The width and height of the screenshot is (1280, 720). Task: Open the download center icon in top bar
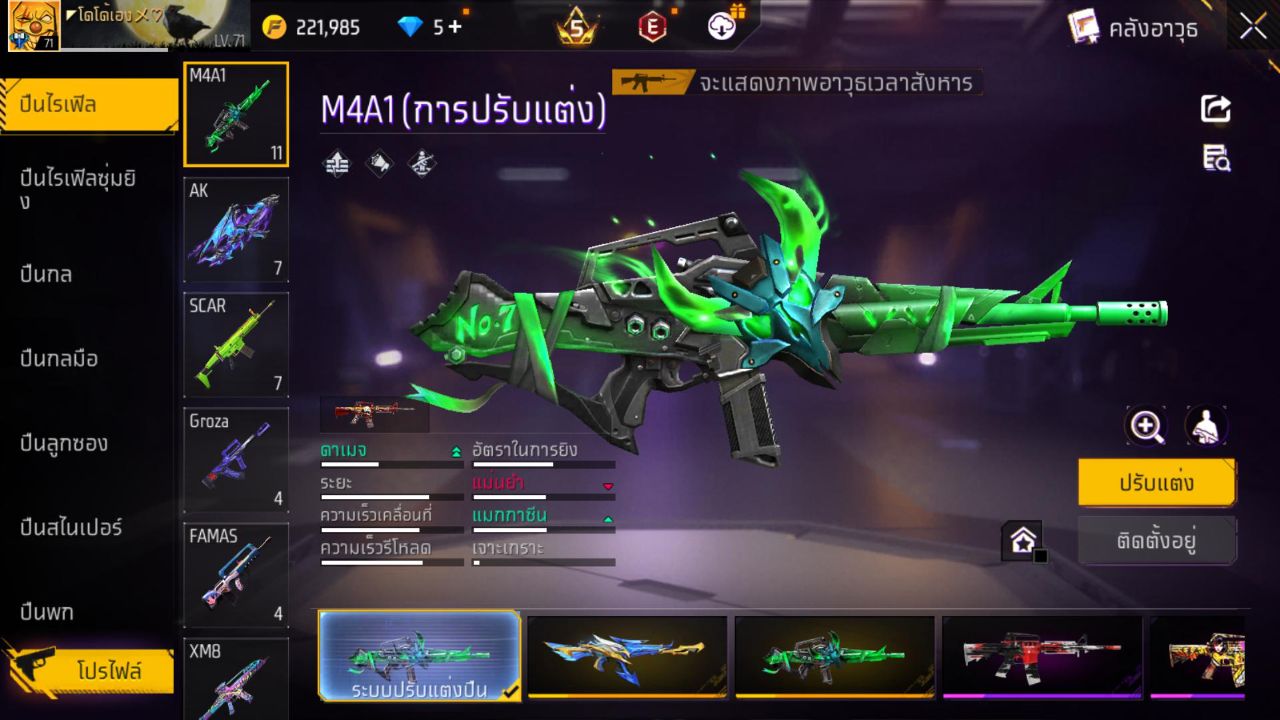(721, 27)
